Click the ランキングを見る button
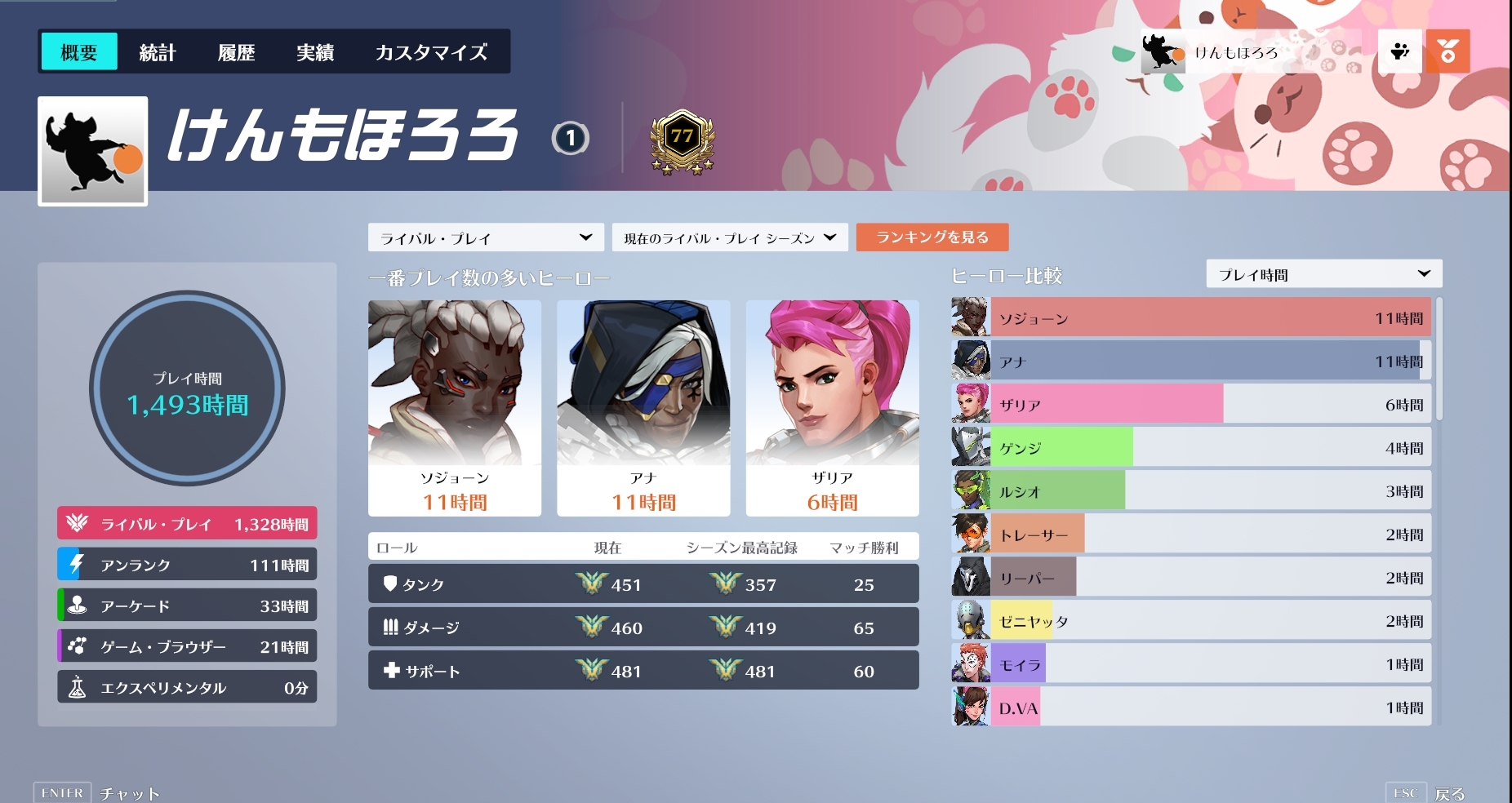 (932, 237)
